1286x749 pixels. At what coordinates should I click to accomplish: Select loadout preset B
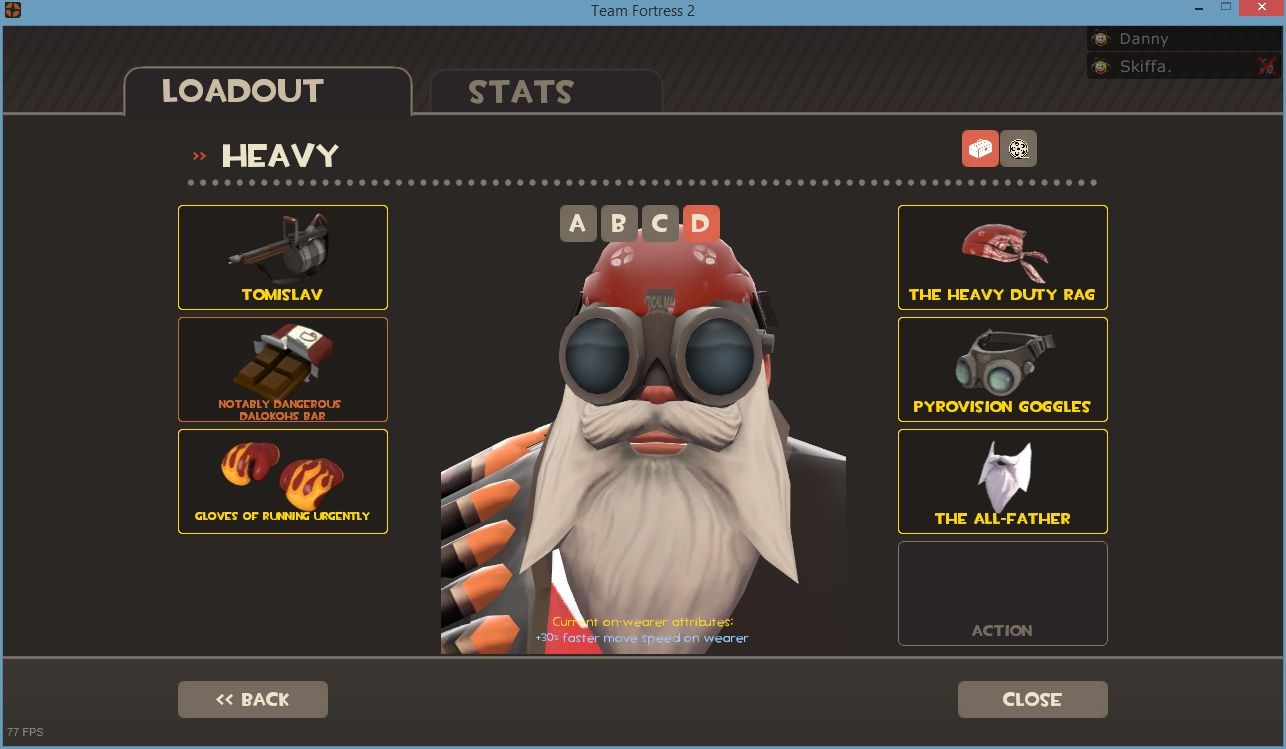click(618, 224)
